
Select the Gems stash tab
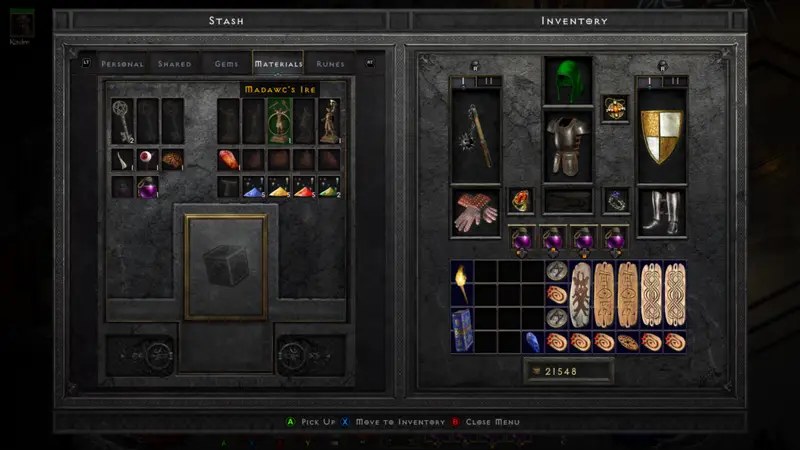227,64
